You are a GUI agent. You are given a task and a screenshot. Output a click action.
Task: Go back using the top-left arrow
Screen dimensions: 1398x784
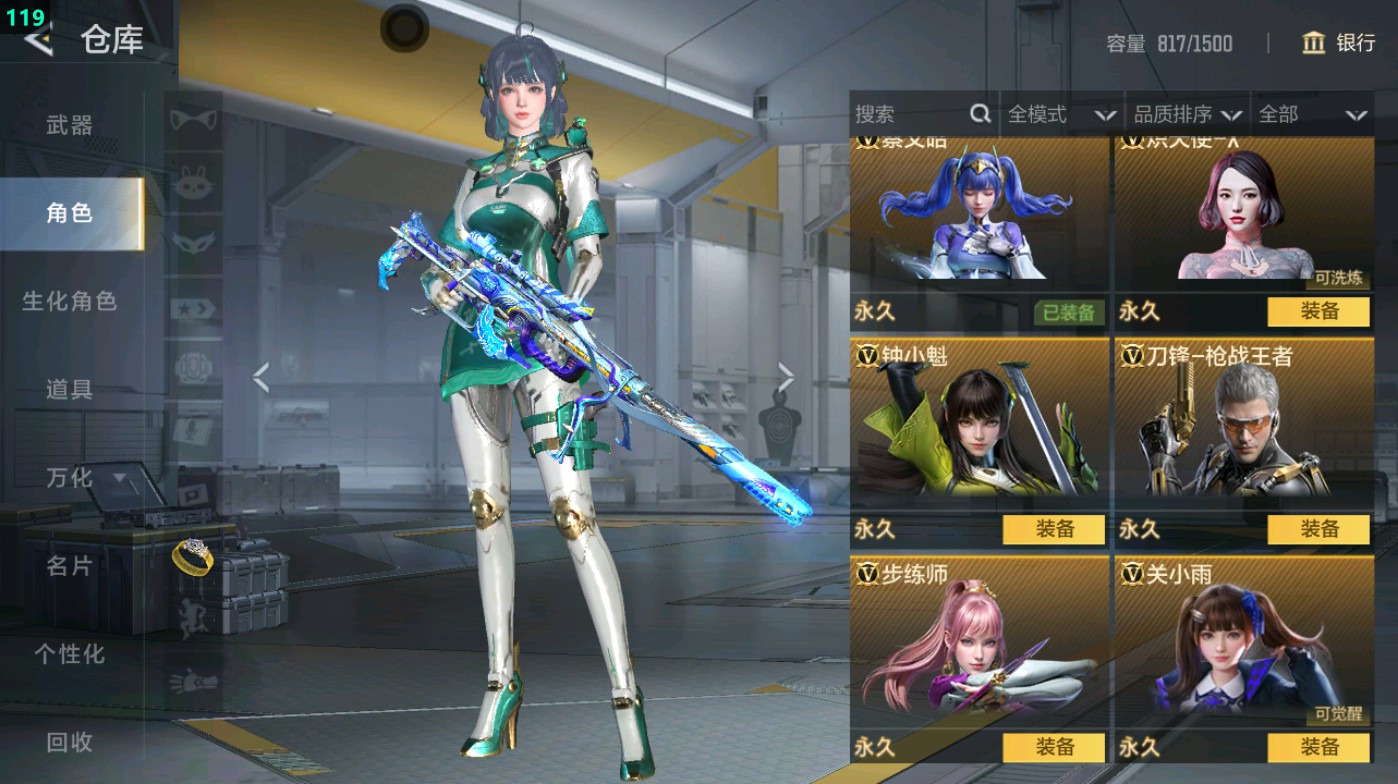[38, 41]
